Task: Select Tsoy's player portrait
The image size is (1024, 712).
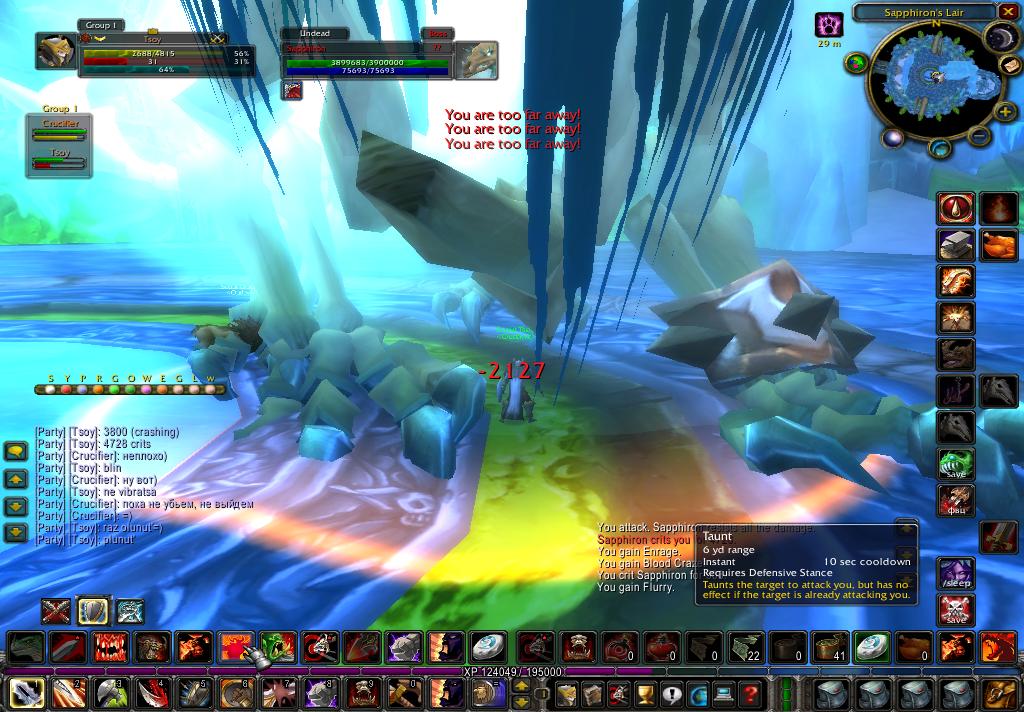Action: pyautogui.click(x=55, y=51)
